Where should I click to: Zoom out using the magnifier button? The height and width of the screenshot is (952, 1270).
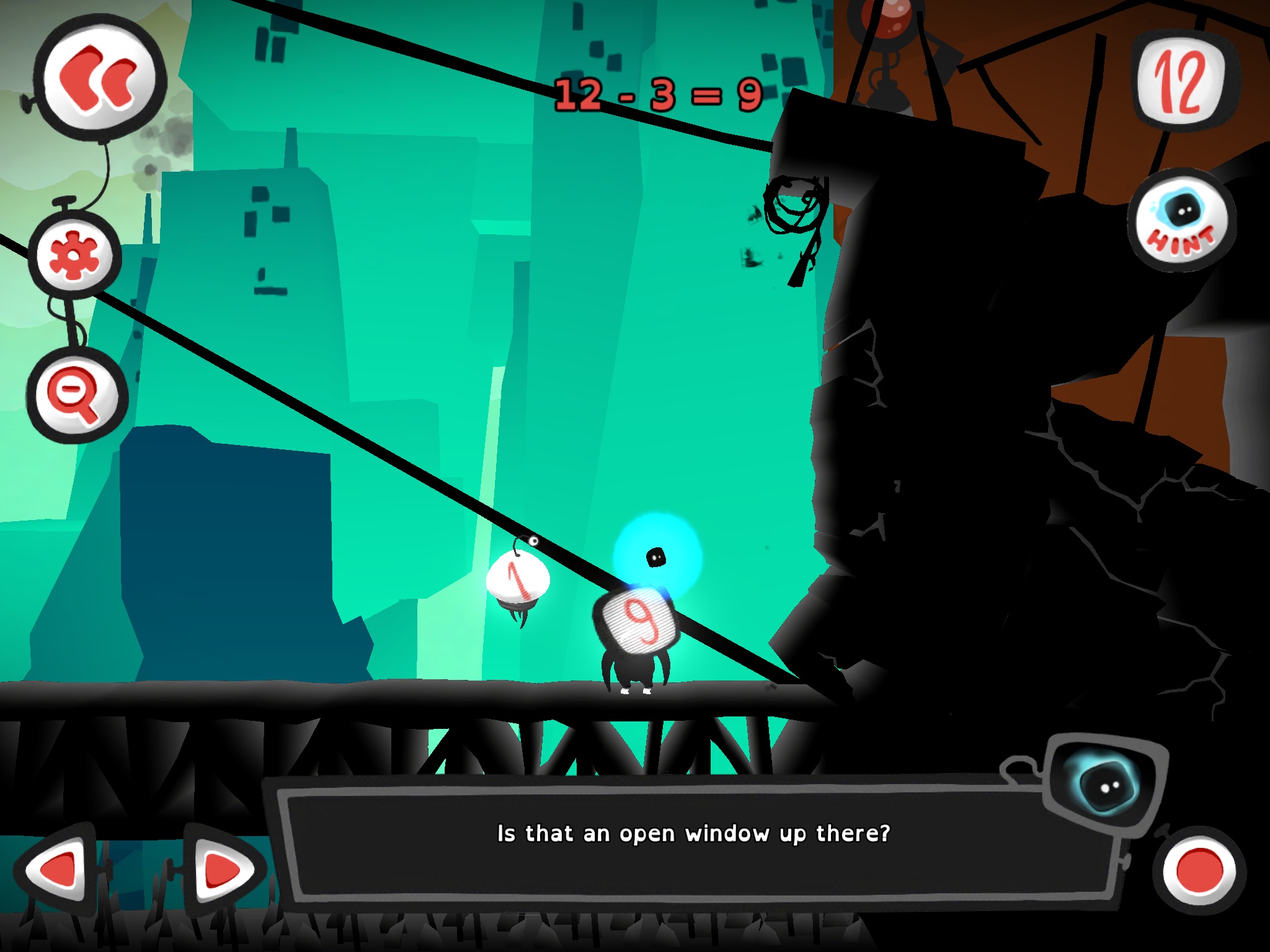pos(76,395)
